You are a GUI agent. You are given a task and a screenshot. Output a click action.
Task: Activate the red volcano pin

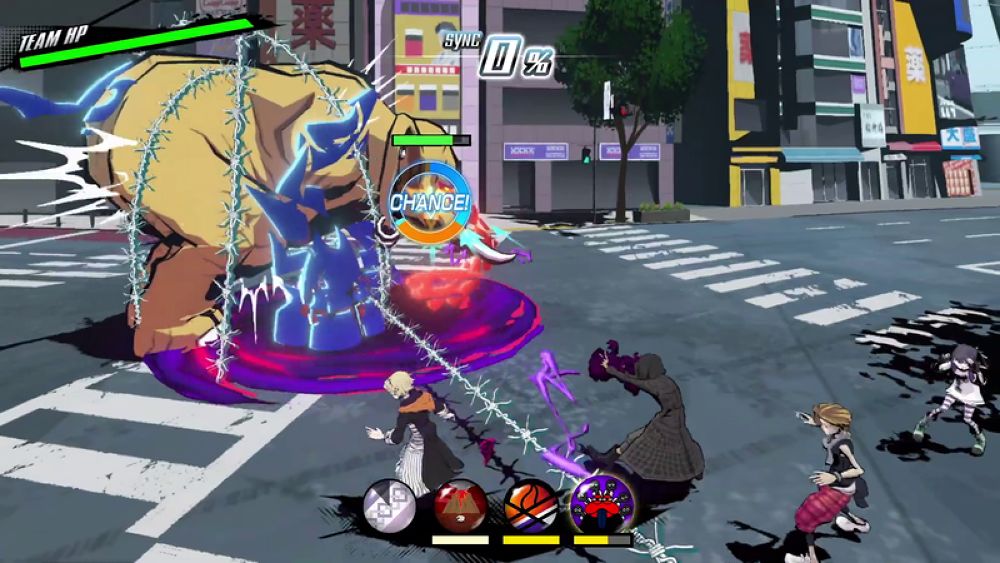[460, 505]
